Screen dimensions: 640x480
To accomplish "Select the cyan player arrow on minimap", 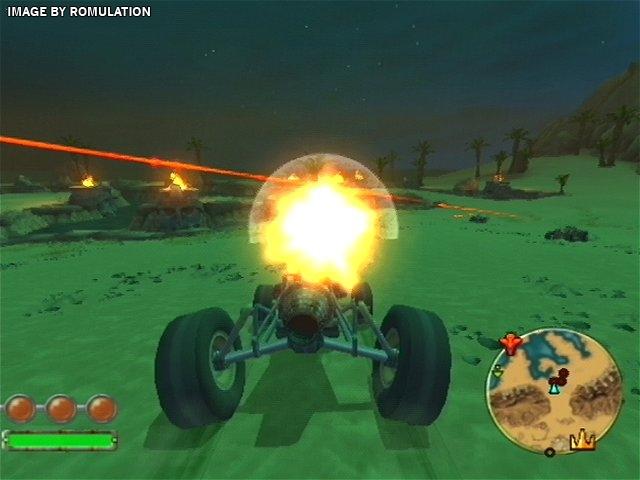I will point(554,387).
